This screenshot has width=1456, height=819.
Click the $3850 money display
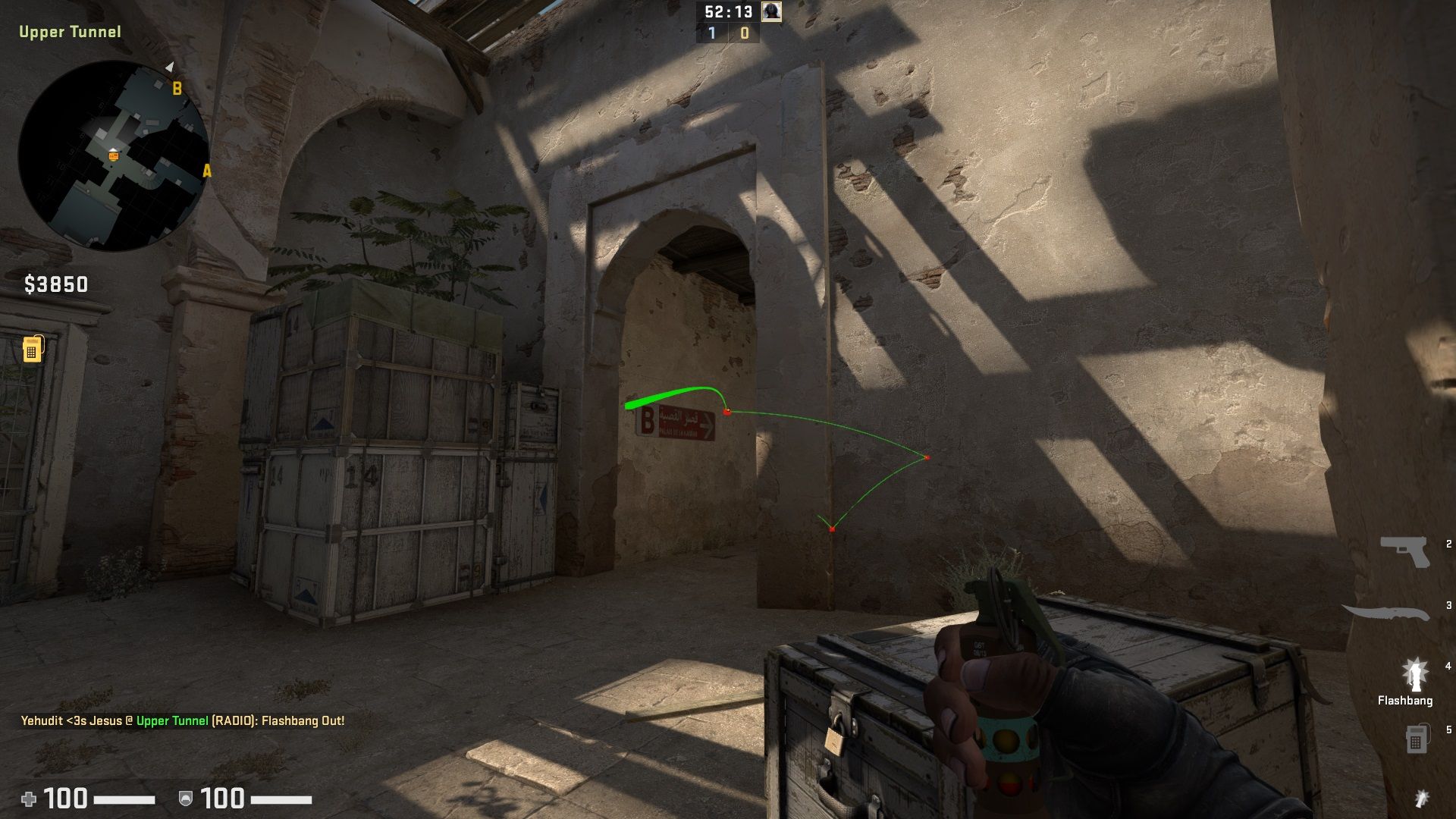[54, 287]
